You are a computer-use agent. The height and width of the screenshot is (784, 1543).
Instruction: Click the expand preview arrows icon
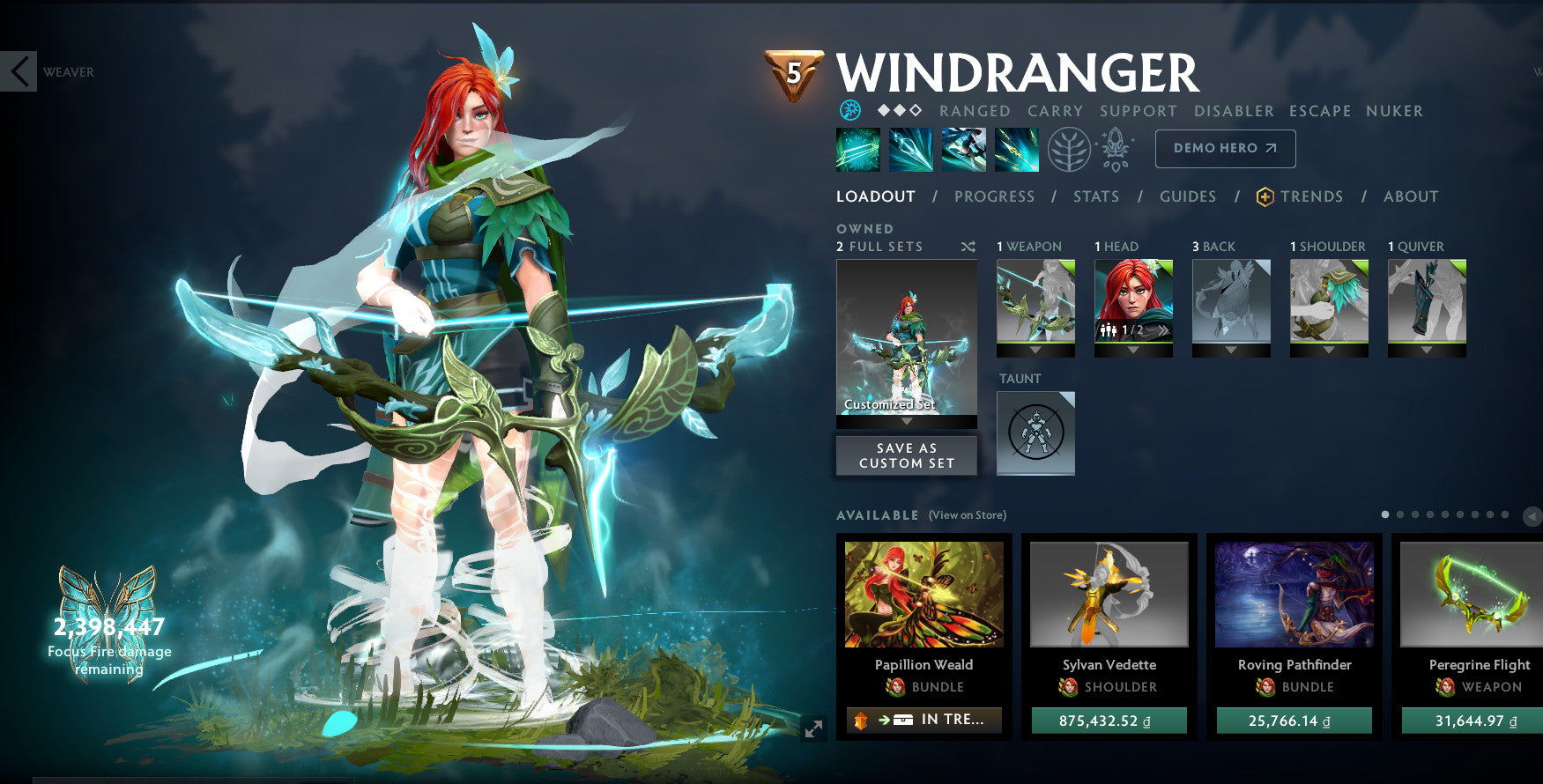[812, 730]
